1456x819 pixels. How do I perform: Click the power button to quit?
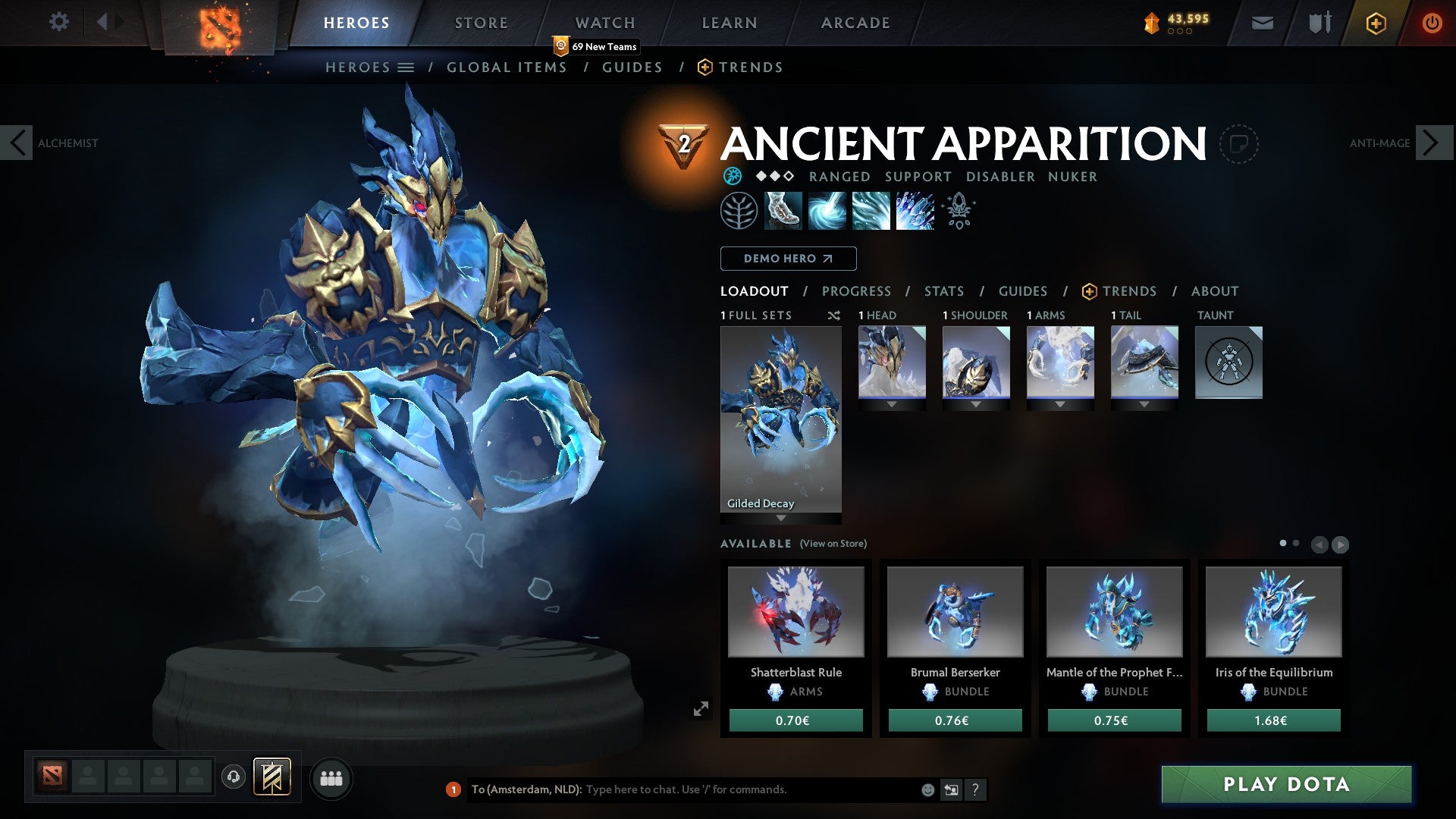[x=1432, y=23]
